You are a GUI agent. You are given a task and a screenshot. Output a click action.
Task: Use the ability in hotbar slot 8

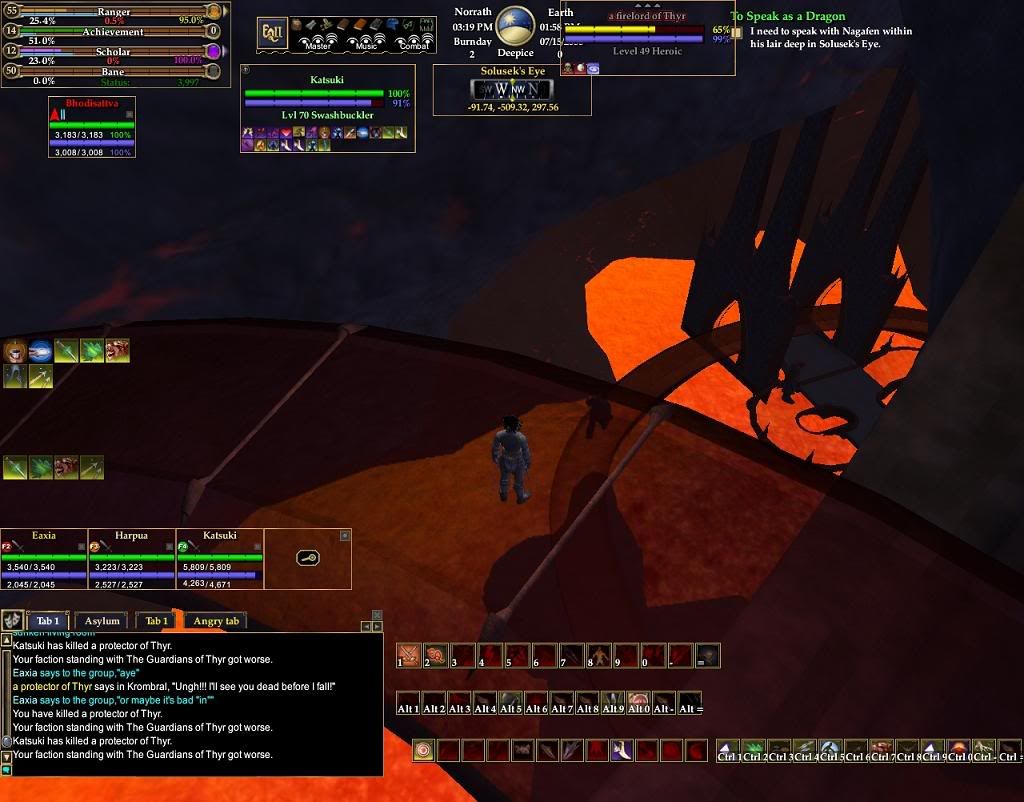[x=599, y=656]
